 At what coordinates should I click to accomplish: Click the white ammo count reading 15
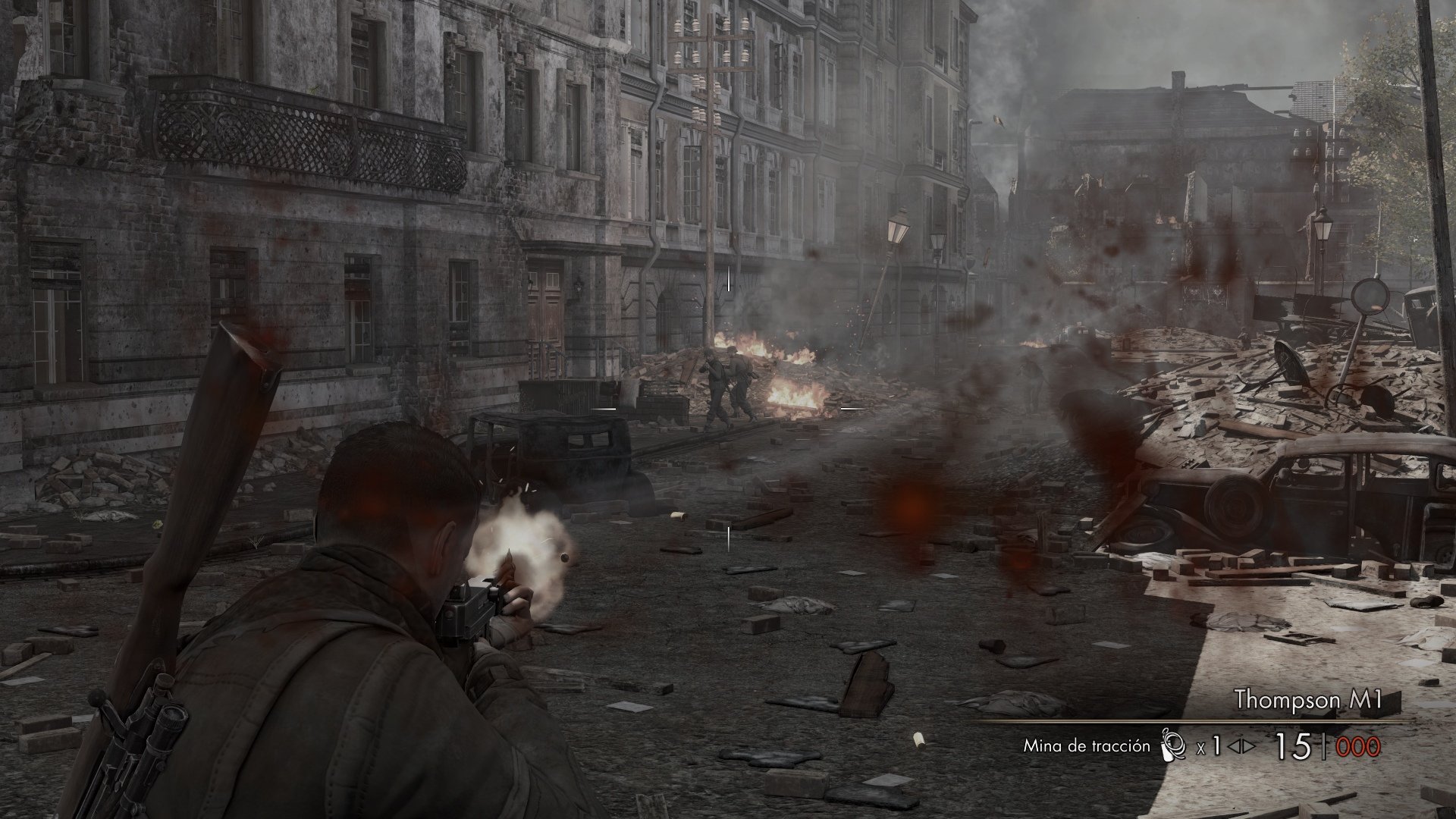(x=1292, y=745)
